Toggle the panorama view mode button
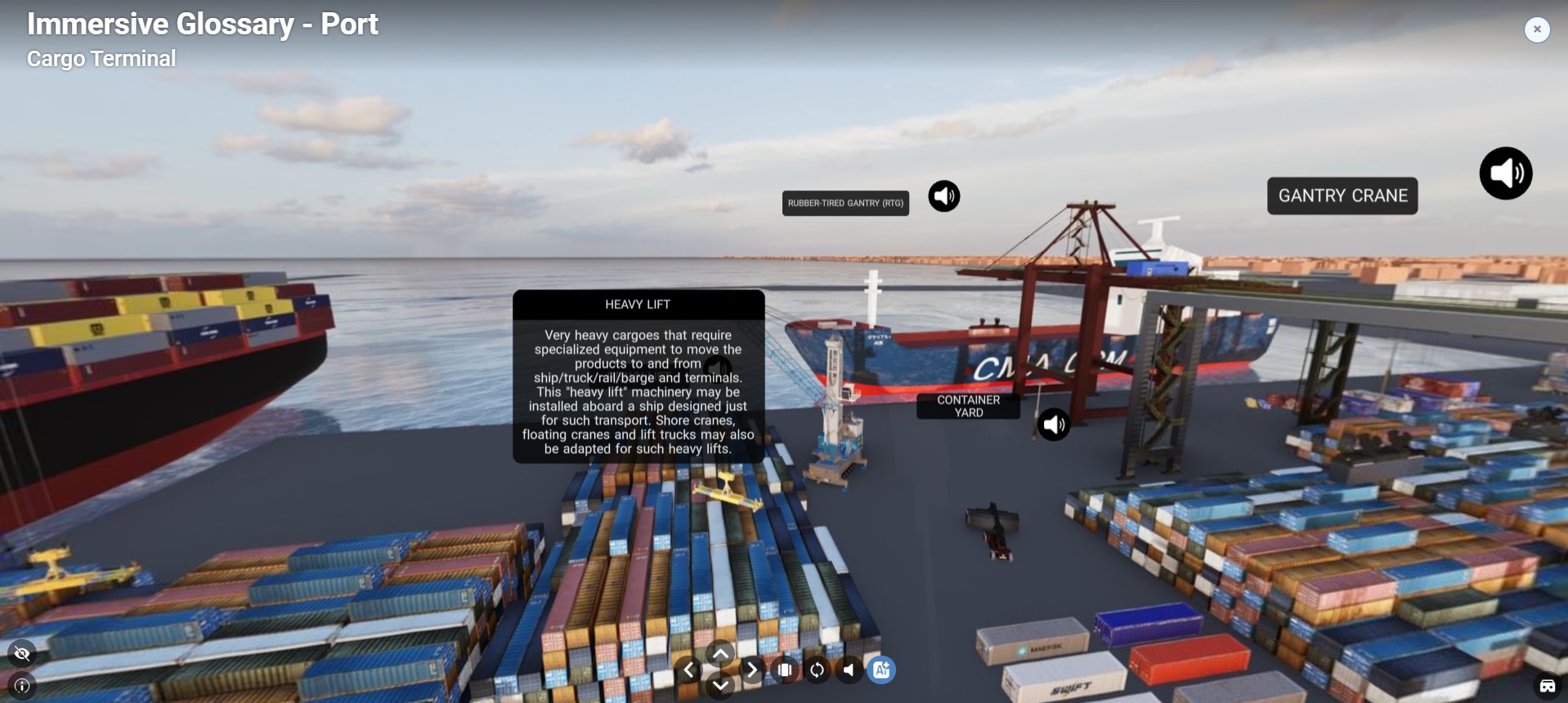Screen dimensions: 1568x703 [785, 670]
